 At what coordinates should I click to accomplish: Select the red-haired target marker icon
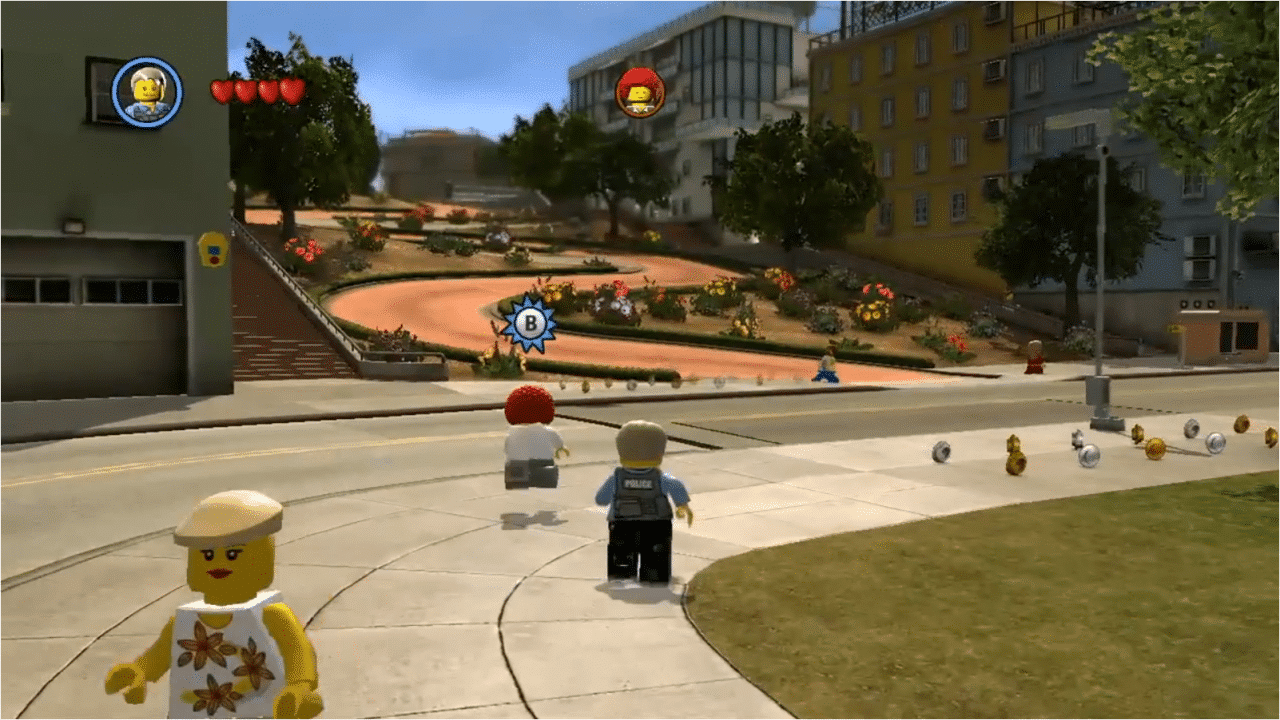pos(640,92)
